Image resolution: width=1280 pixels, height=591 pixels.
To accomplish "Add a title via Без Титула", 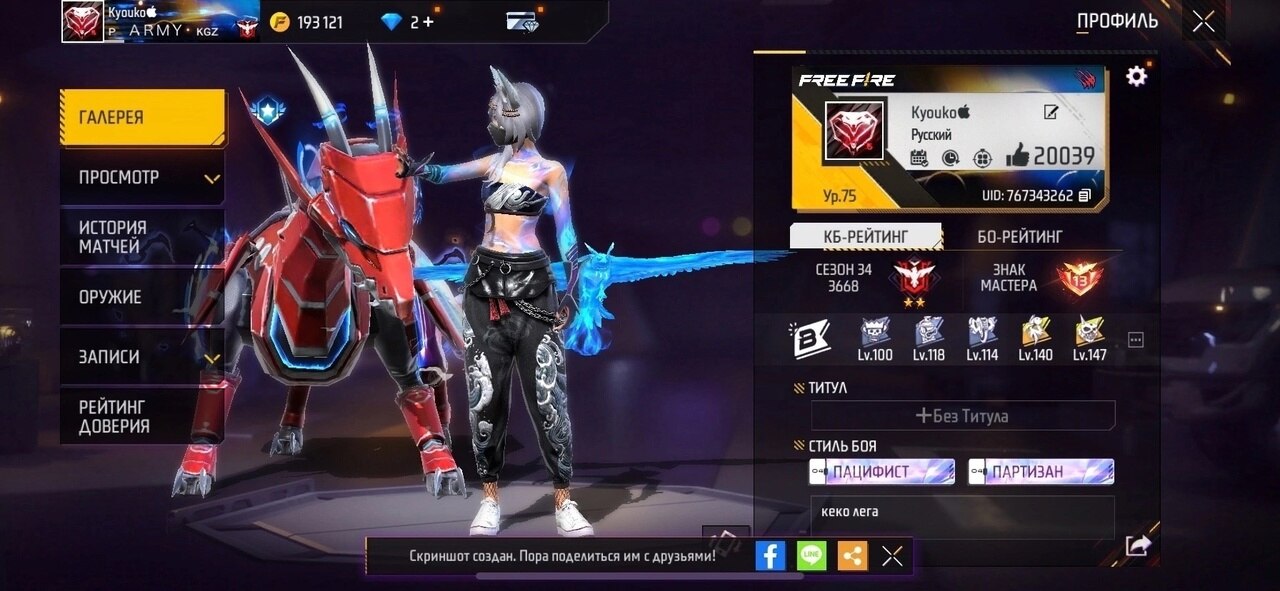I will click(x=962, y=415).
